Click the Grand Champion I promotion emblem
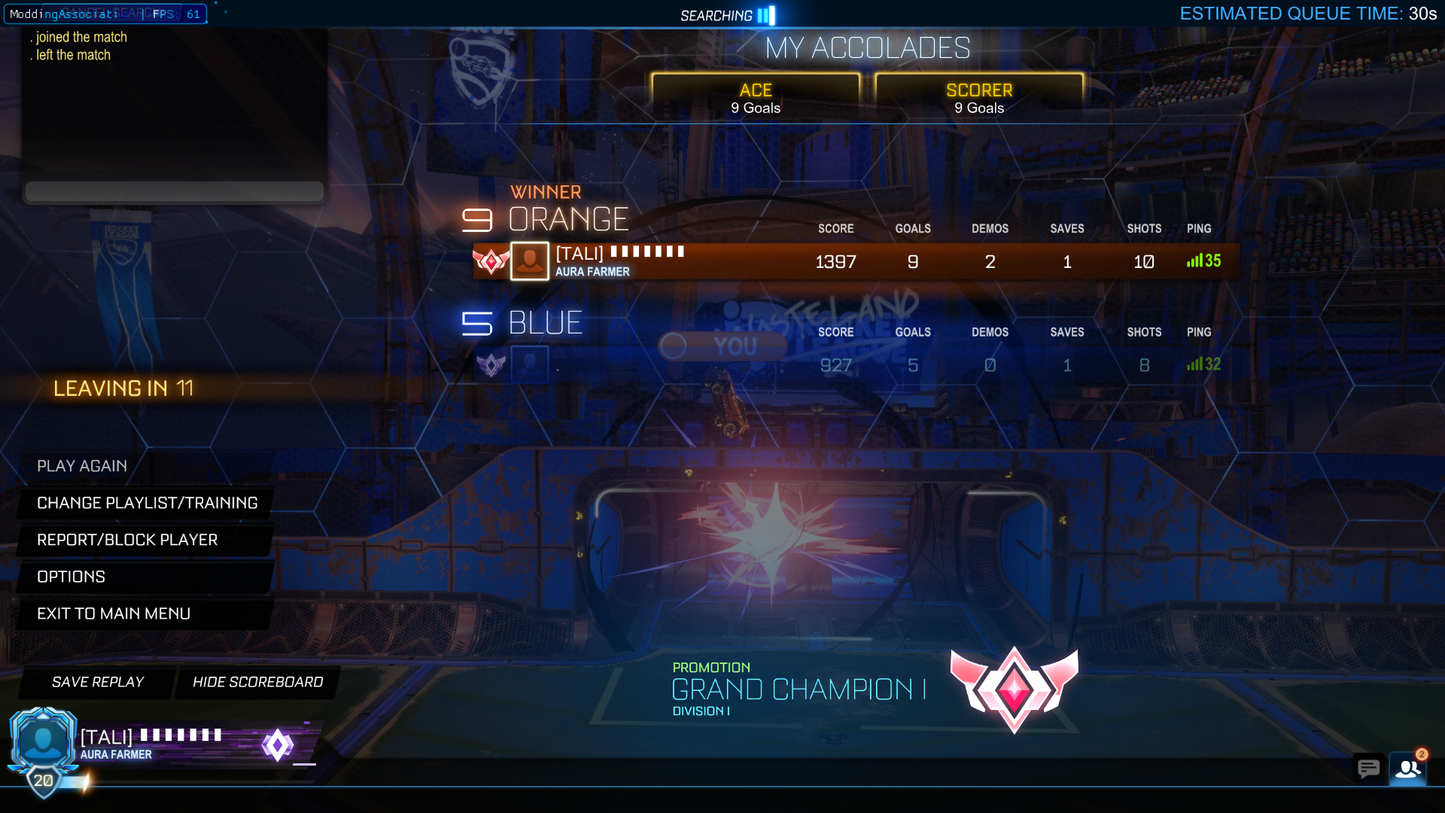The image size is (1445, 813). 1015,688
